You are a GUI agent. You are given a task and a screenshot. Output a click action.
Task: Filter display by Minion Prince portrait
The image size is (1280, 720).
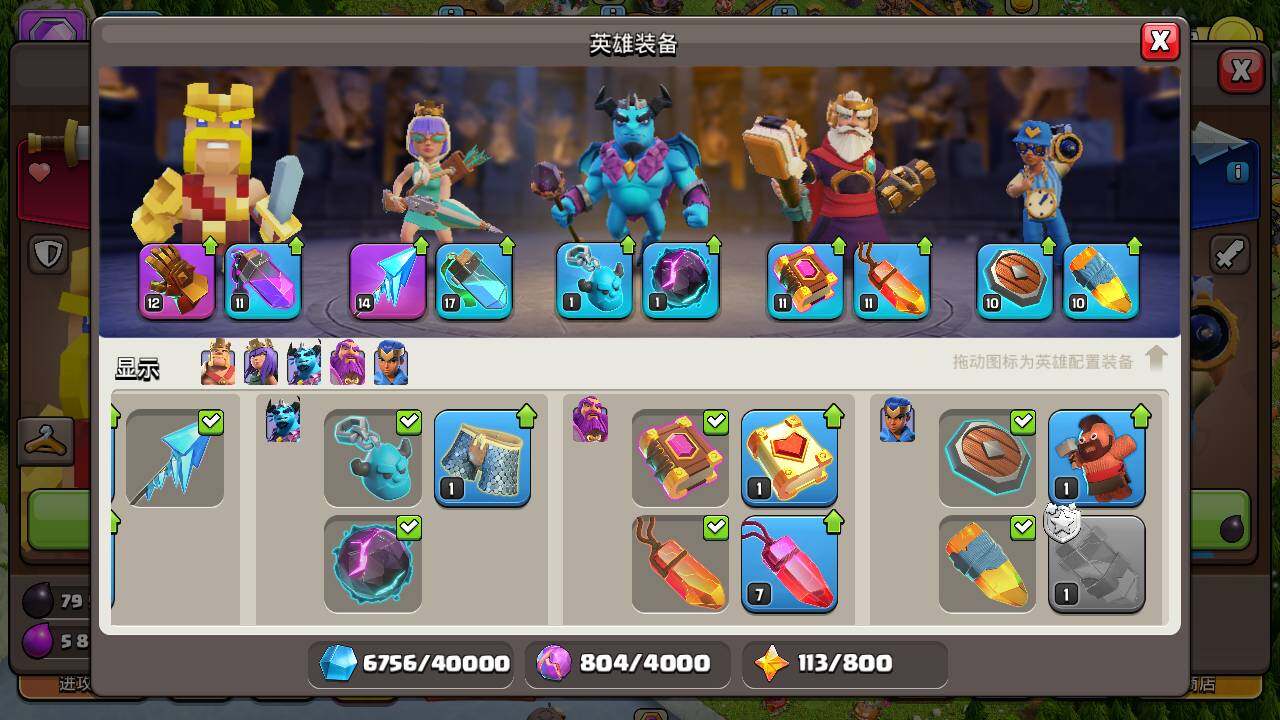[x=304, y=362]
